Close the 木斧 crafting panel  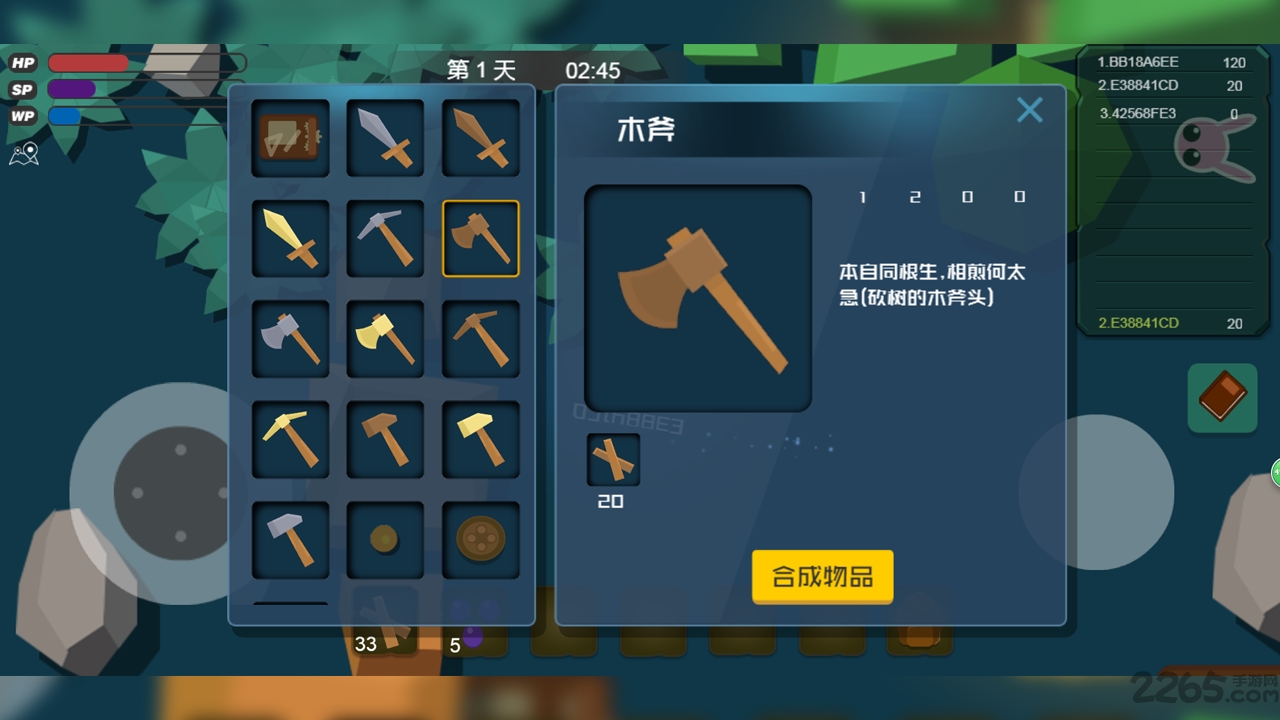pyautogui.click(x=1029, y=110)
